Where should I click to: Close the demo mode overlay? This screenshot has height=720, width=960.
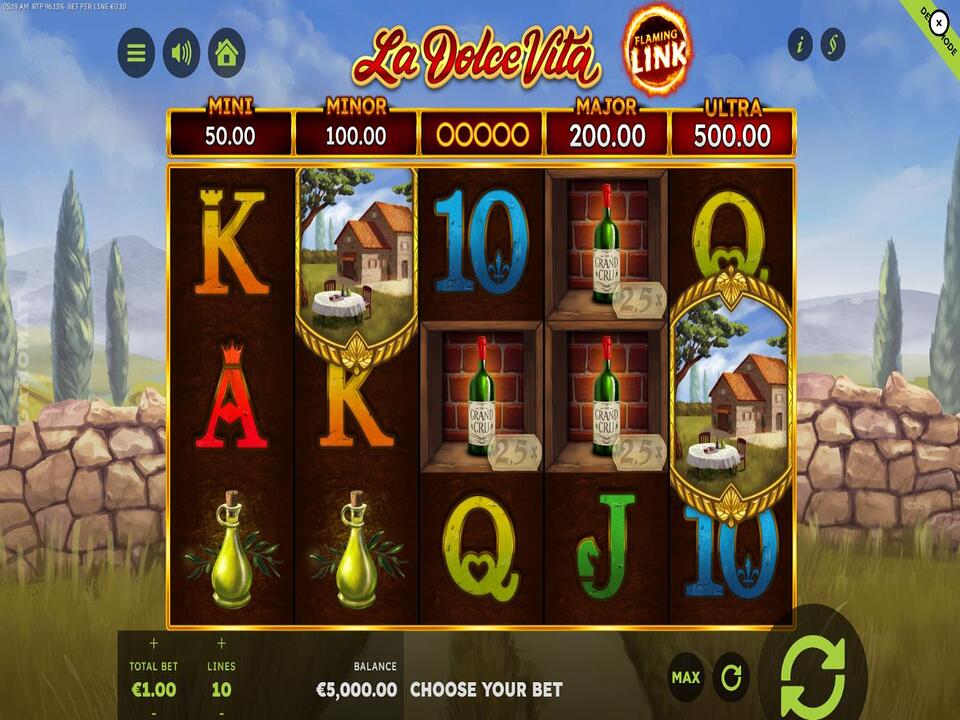pos(939,21)
